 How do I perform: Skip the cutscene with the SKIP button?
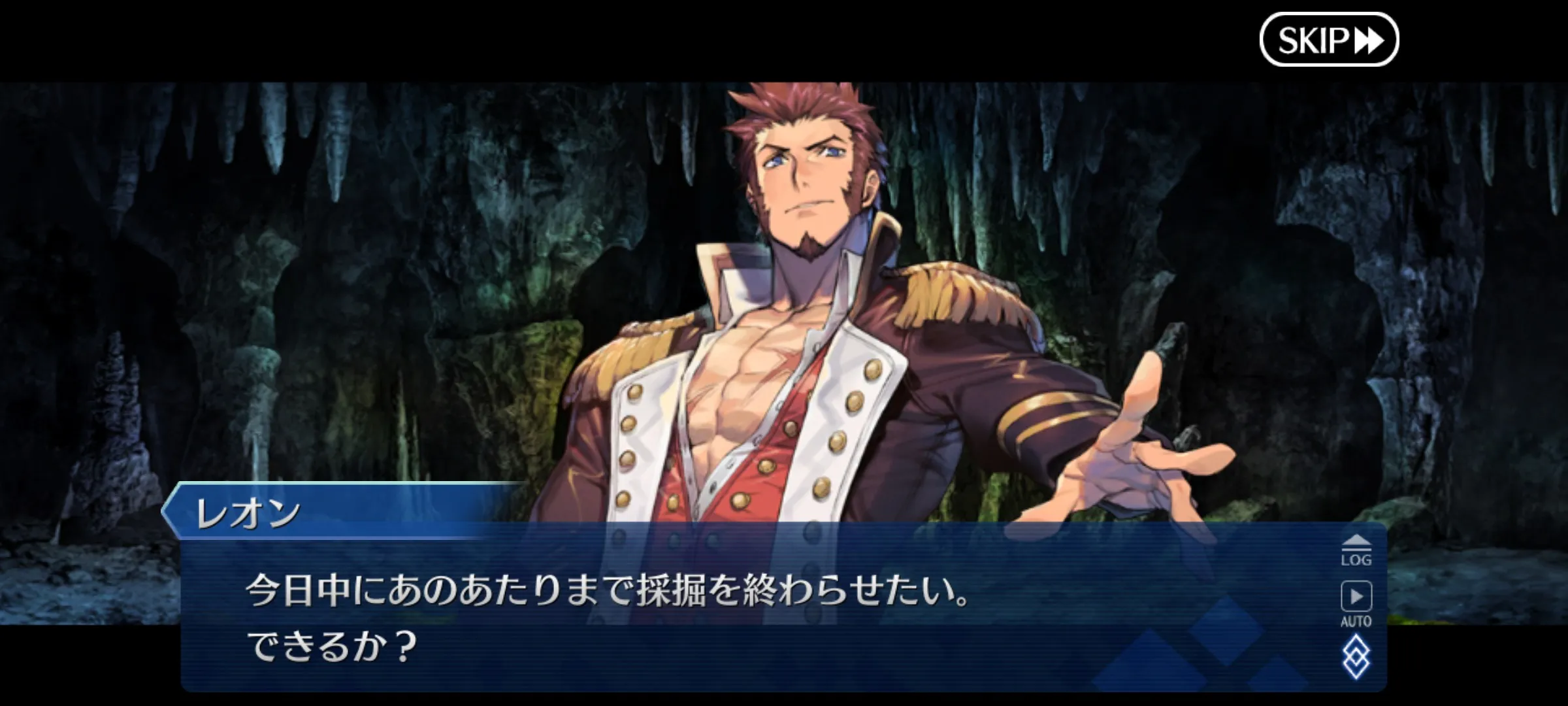click(1328, 40)
